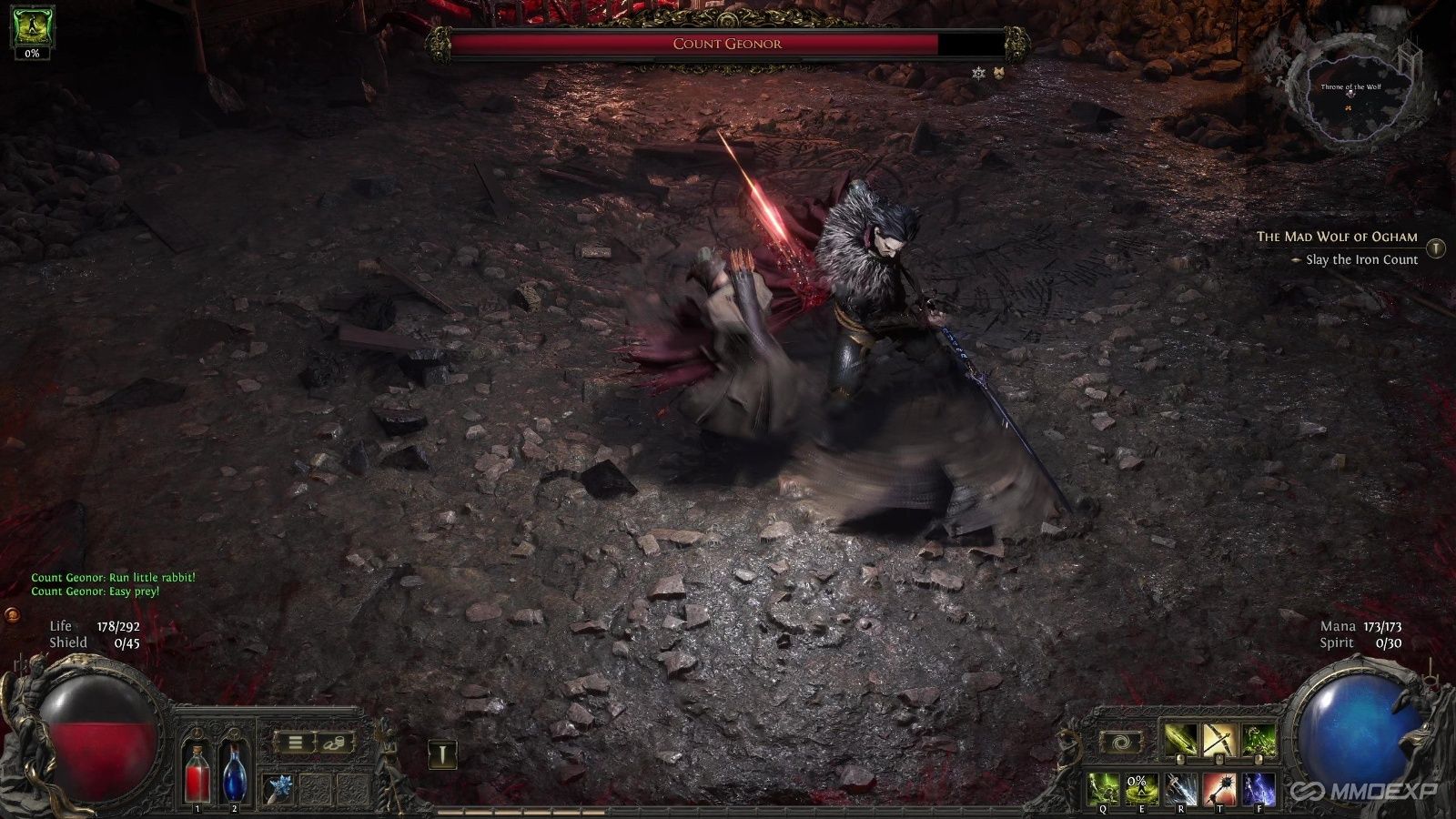Drink the red life flask in slot 1

click(197, 773)
